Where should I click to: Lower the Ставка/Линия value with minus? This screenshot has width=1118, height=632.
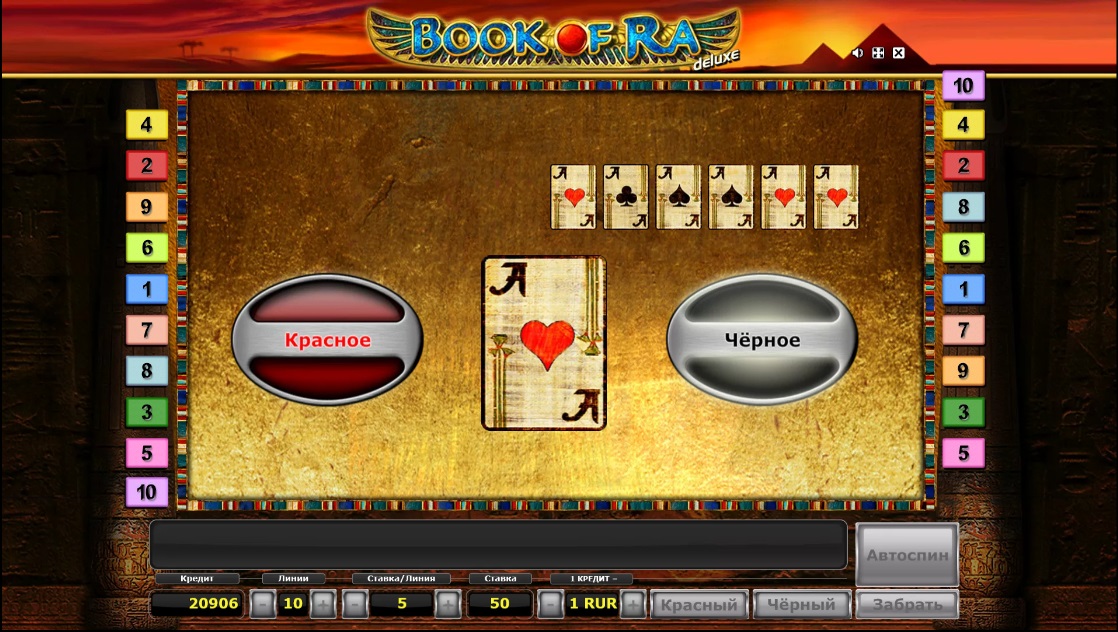click(354, 604)
